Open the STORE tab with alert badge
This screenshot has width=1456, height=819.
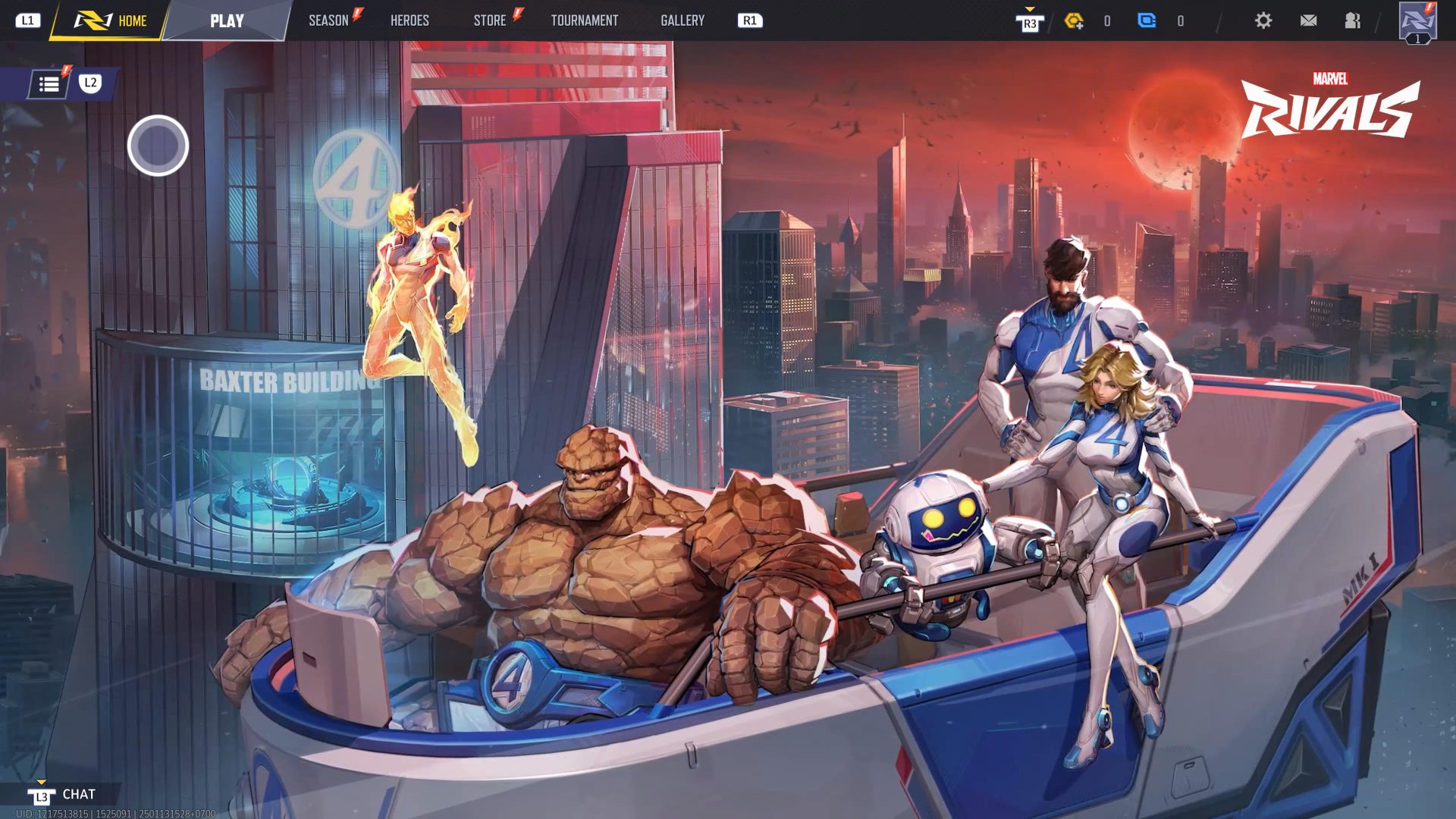click(x=489, y=20)
